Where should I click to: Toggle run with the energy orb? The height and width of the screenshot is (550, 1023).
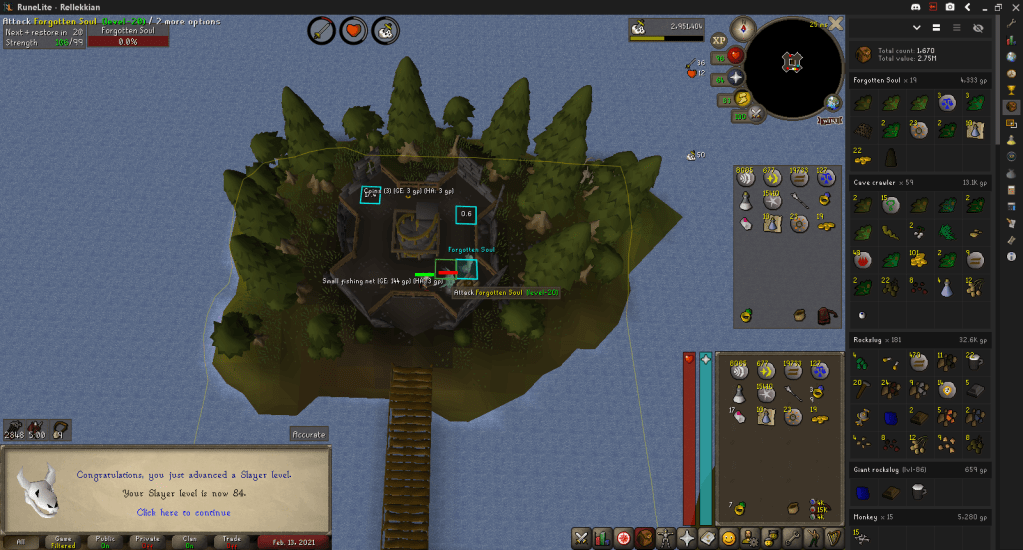coord(740,98)
